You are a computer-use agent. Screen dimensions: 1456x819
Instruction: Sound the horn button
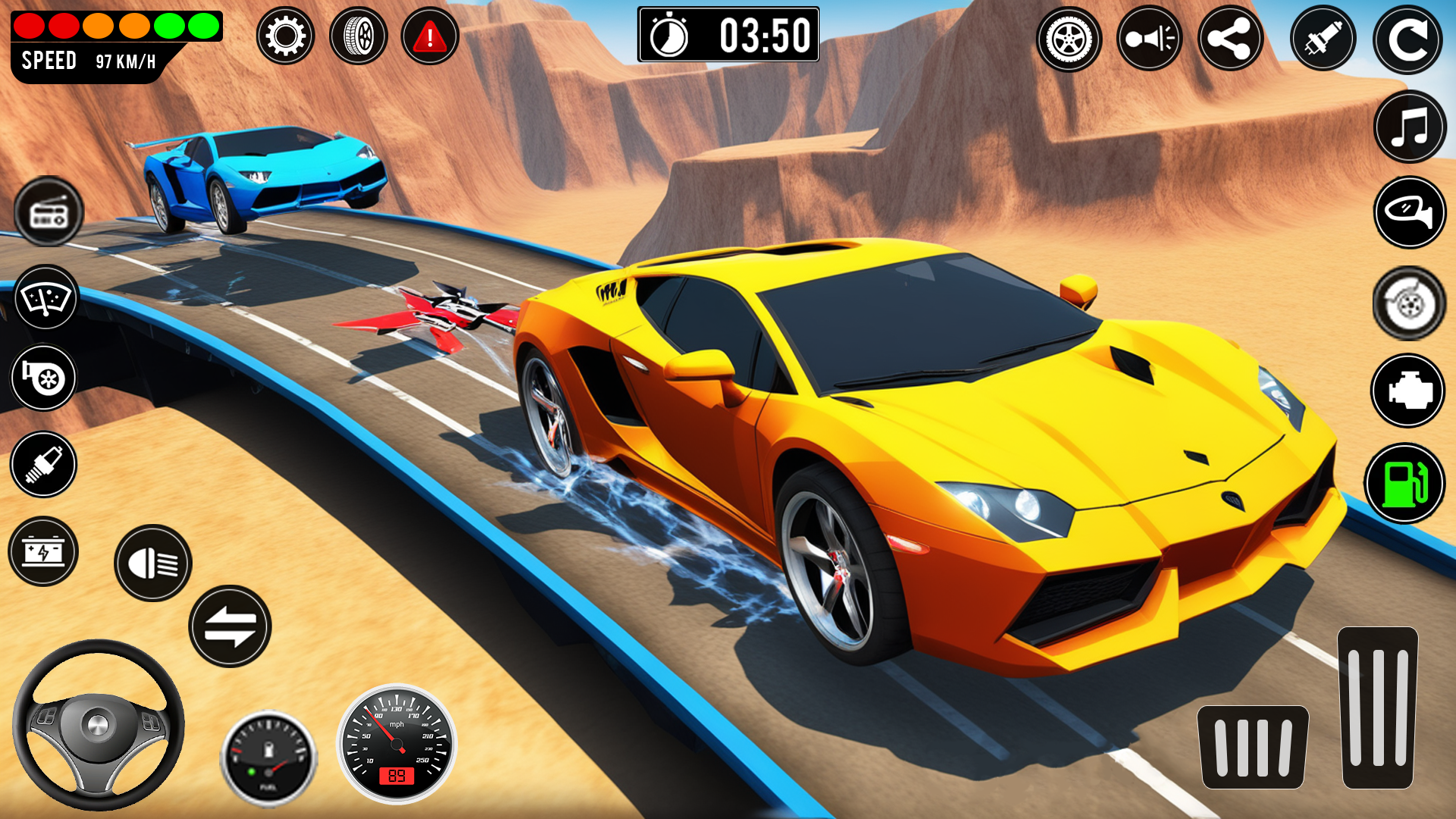point(1150,39)
